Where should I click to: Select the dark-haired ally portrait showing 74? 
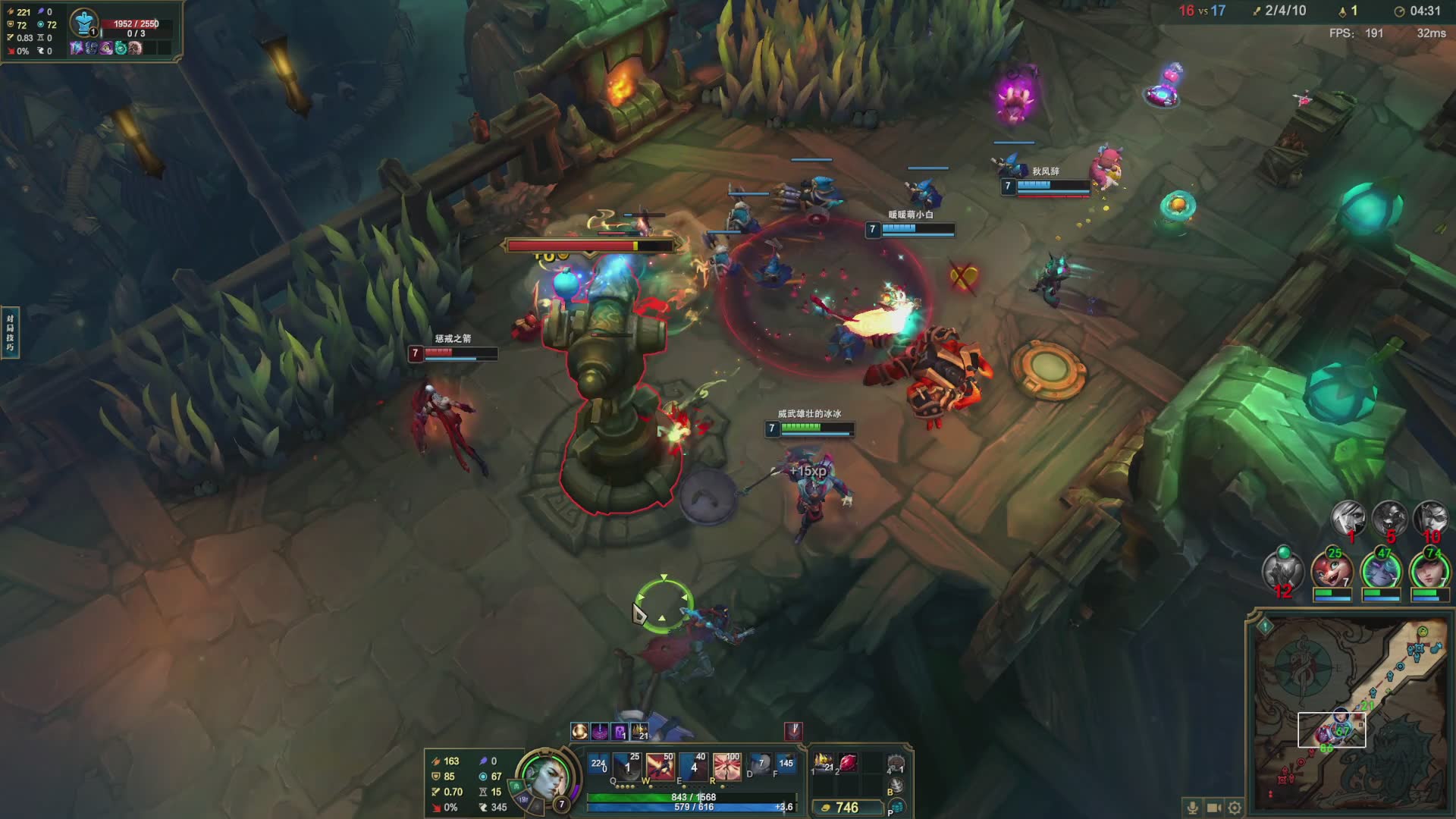coord(1429,573)
